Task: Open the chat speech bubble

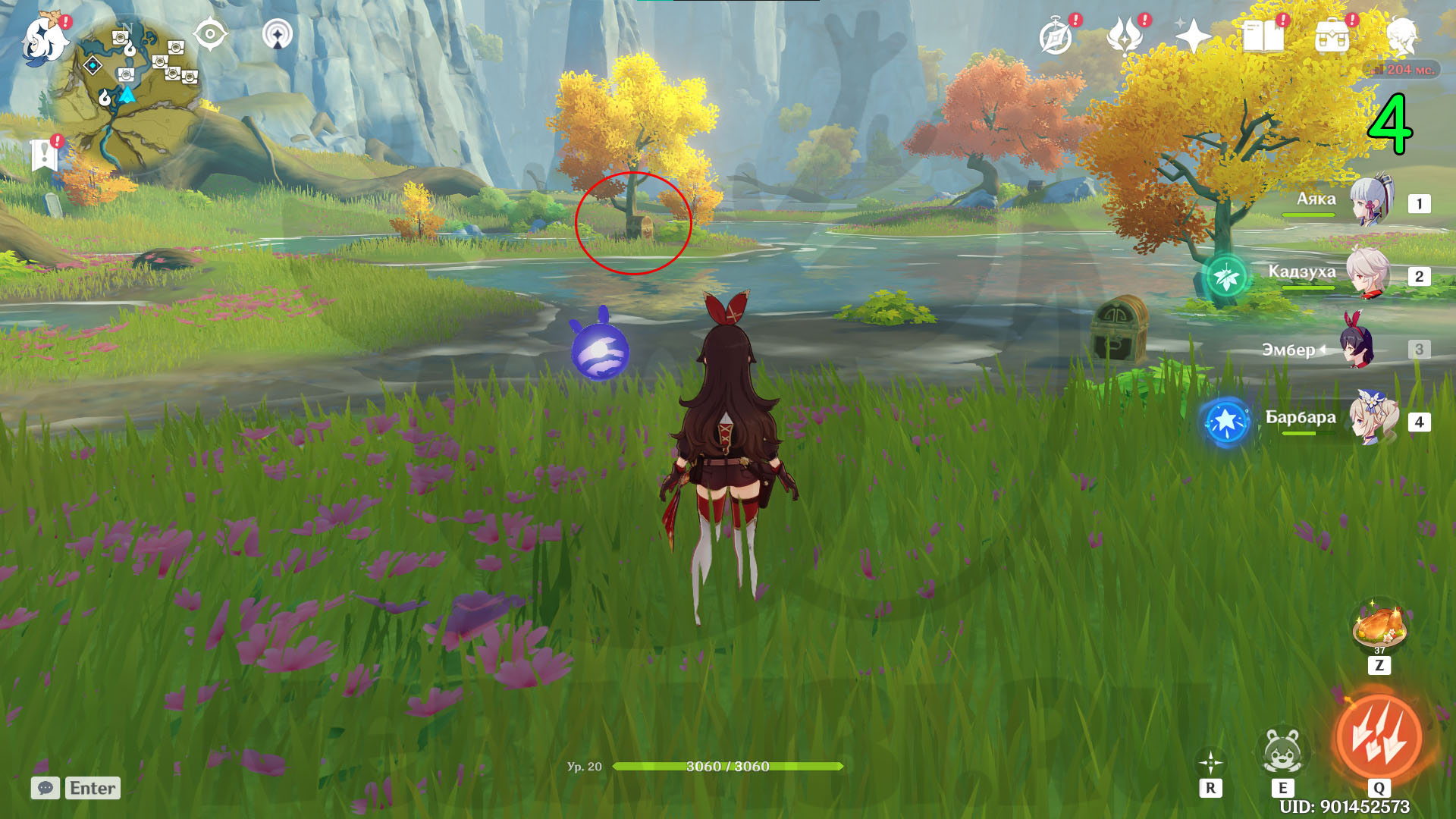Action: [45, 788]
